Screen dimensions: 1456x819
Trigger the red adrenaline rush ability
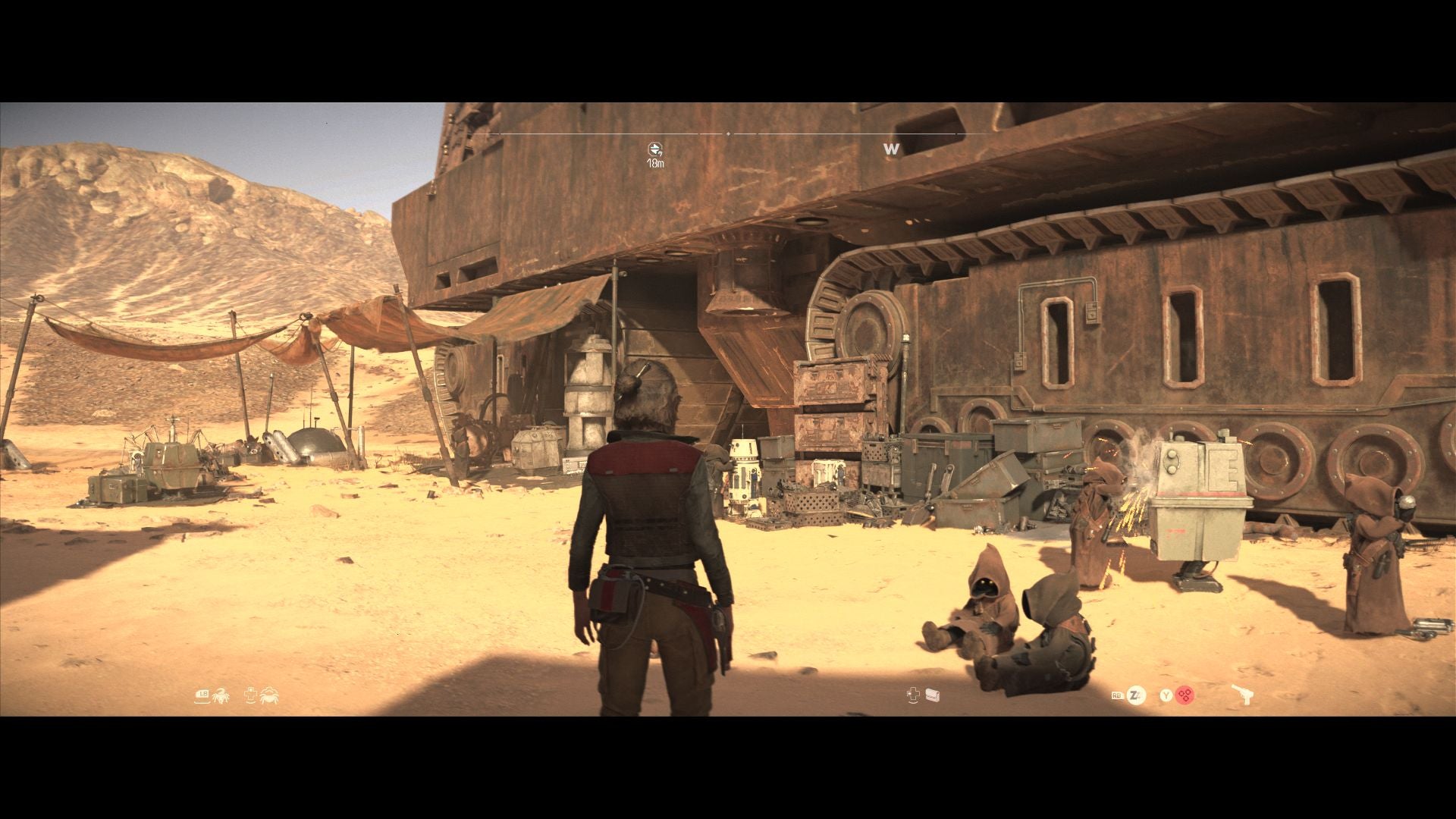pos(1185,695)
